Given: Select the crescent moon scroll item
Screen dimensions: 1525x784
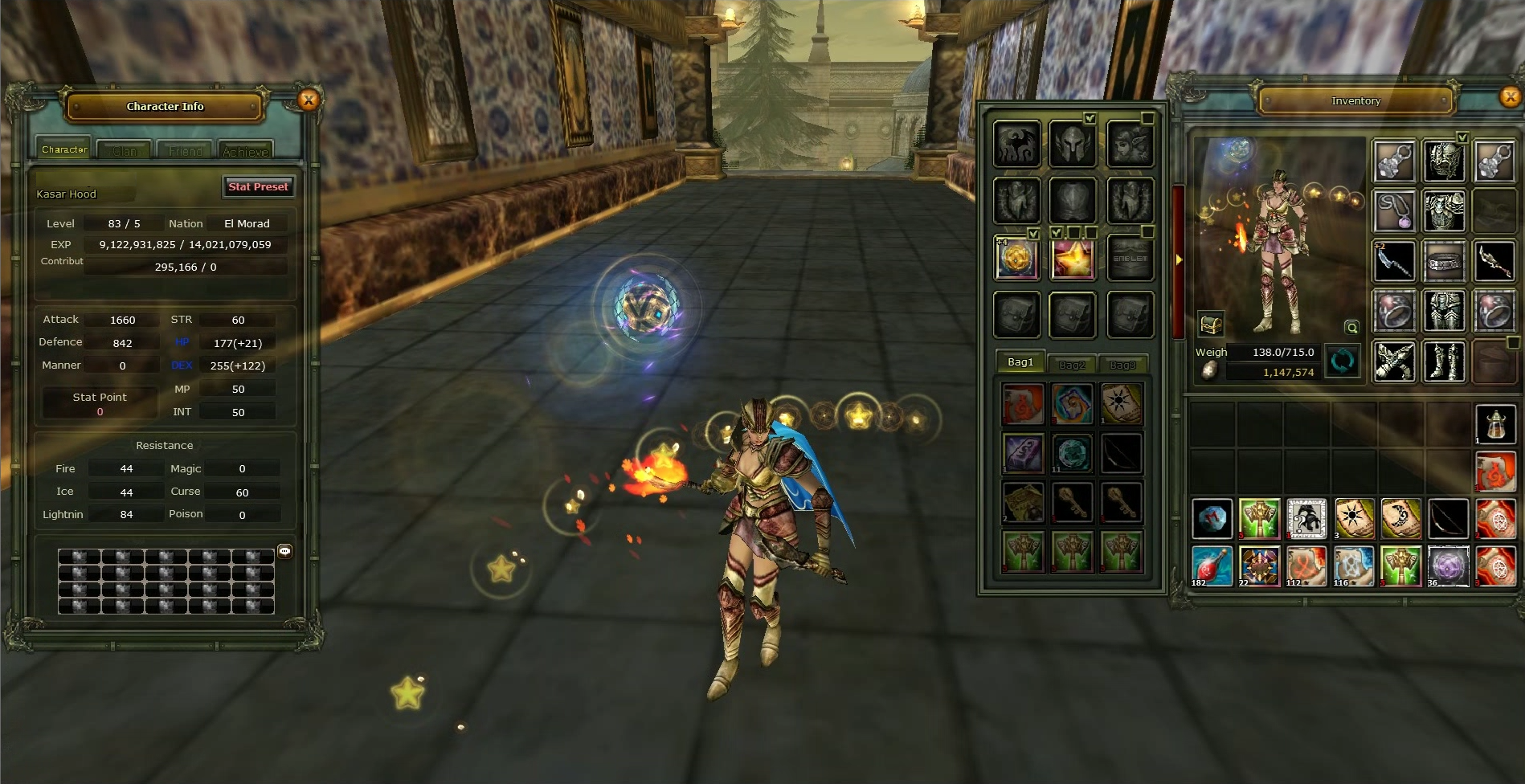Looking at the screenshot, I should click(x=1401, y=518).
